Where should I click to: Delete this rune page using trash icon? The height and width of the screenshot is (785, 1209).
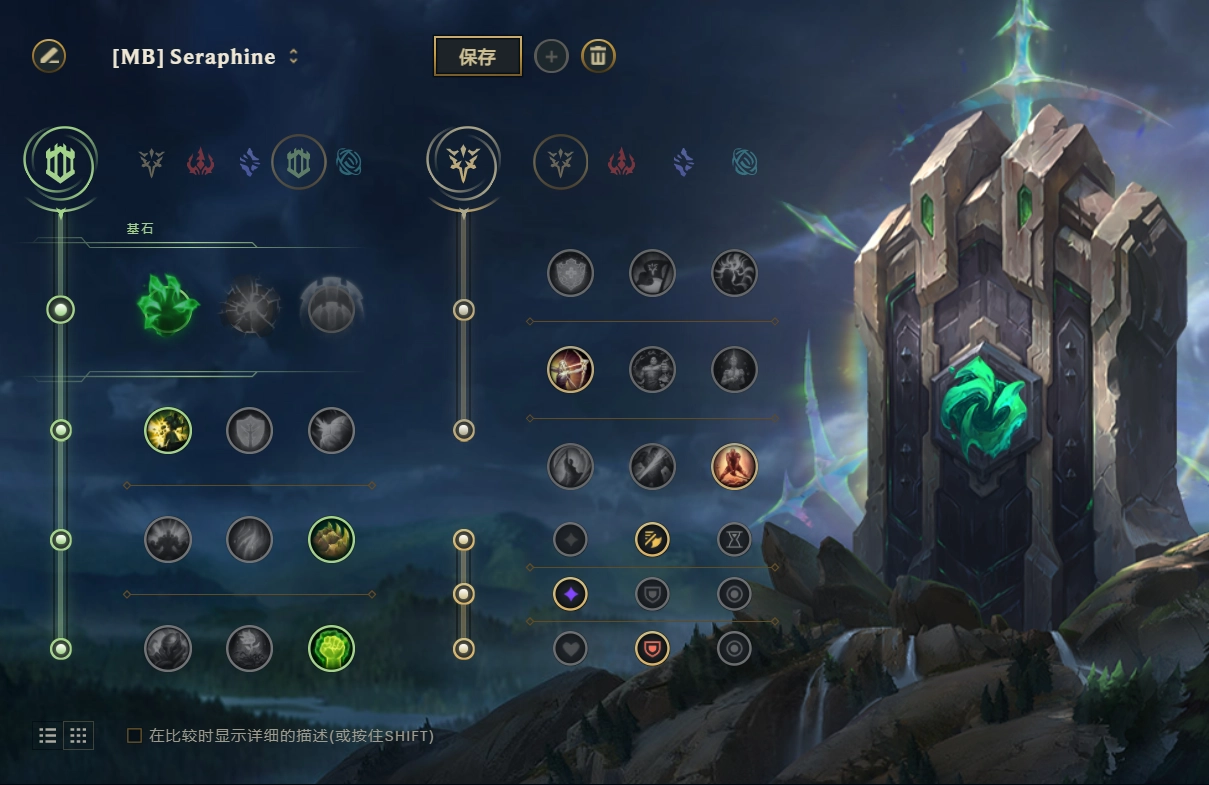coord(598,57)
